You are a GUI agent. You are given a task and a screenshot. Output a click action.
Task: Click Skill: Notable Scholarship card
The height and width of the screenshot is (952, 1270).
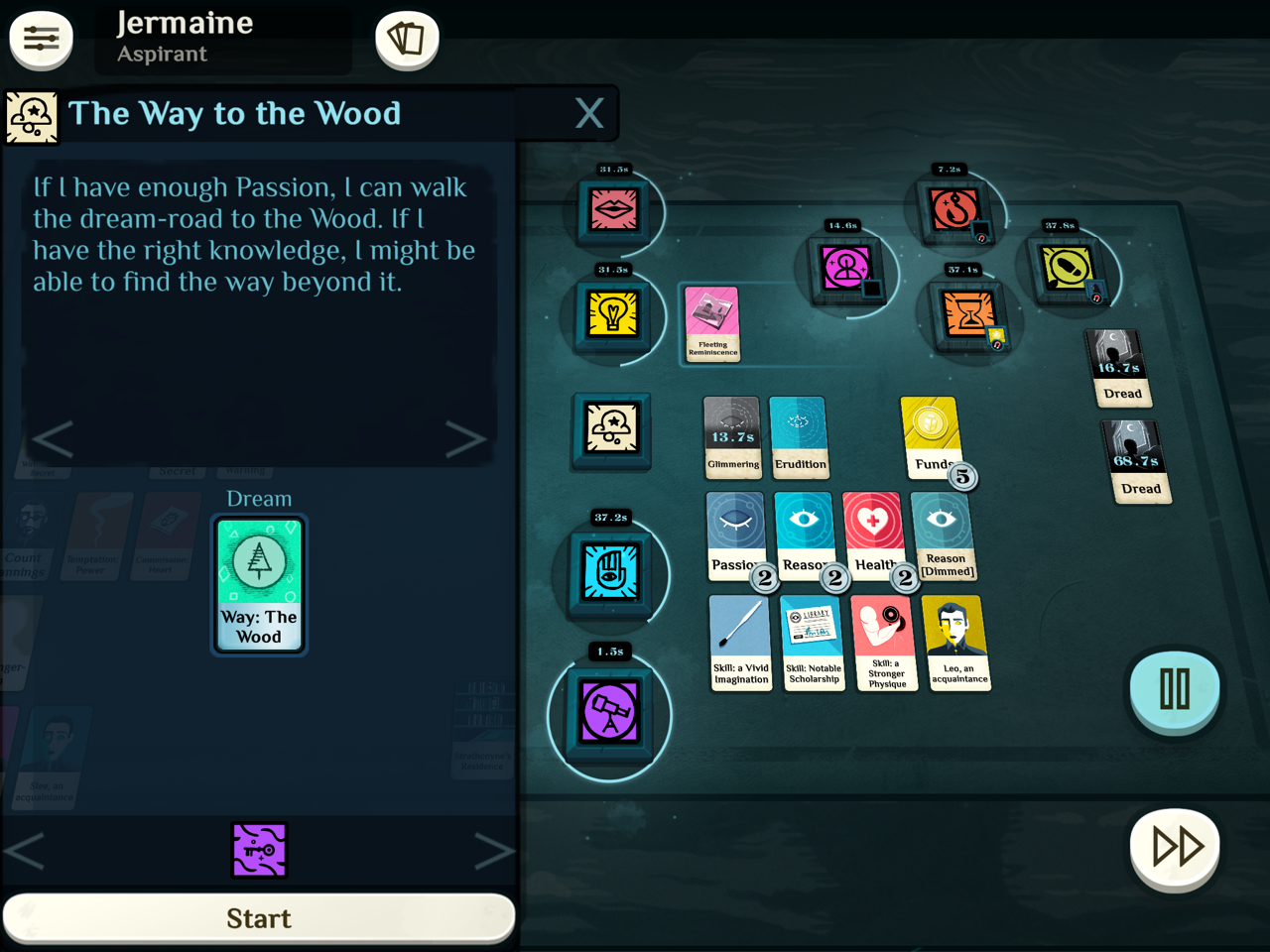[814, 641]
